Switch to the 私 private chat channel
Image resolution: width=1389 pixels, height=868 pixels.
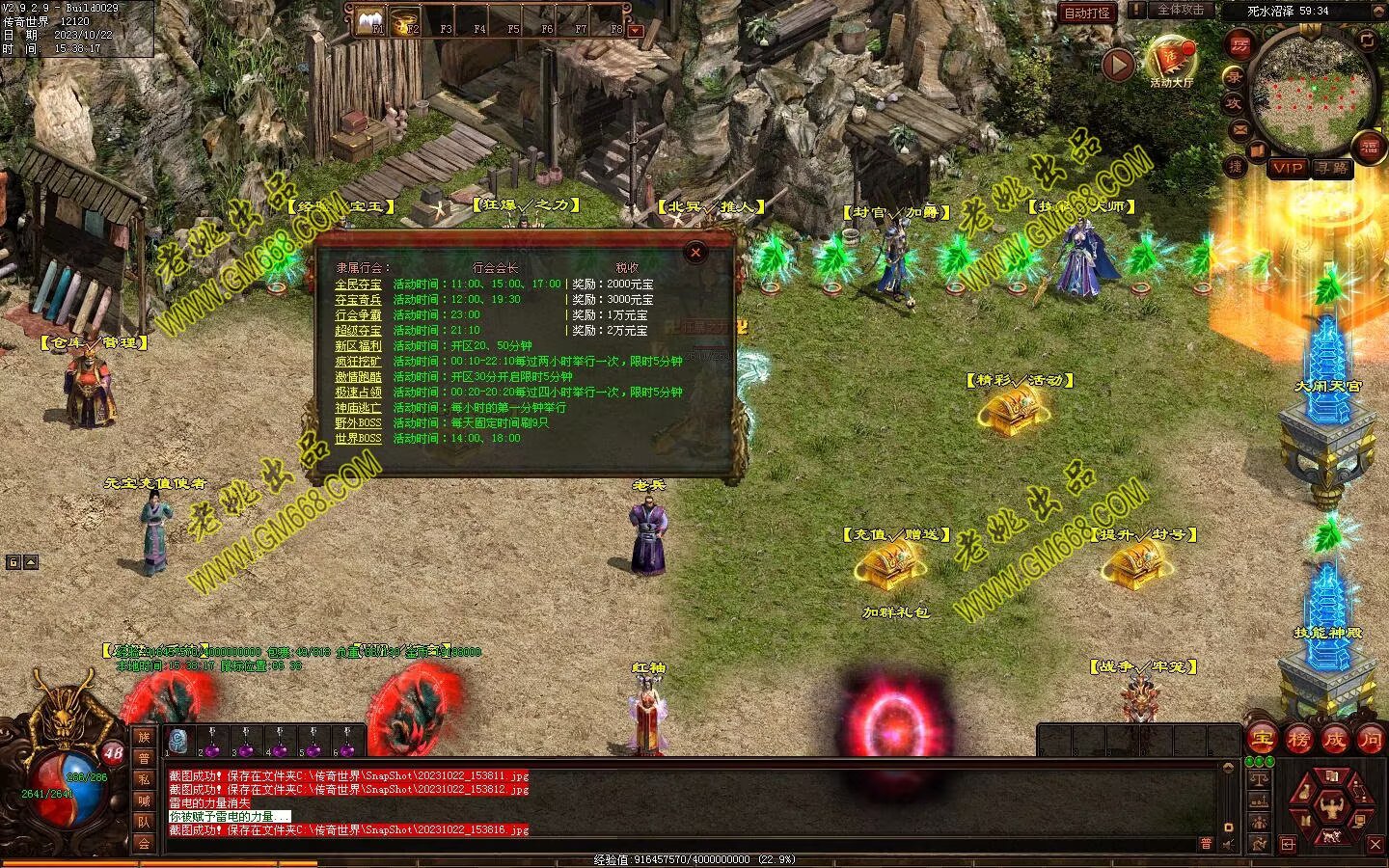144,779
